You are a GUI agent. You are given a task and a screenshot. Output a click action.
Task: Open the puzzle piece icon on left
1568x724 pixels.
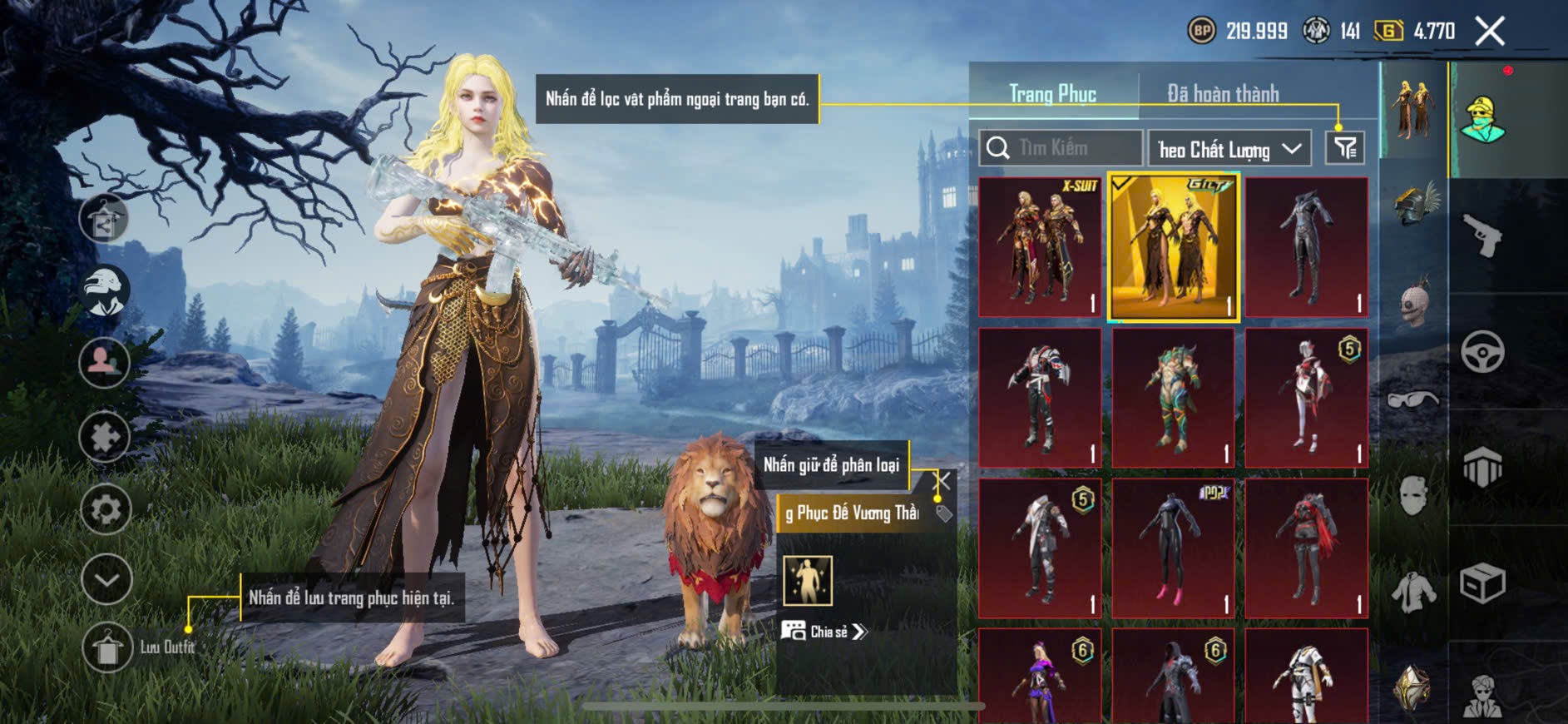coord(105,437)
